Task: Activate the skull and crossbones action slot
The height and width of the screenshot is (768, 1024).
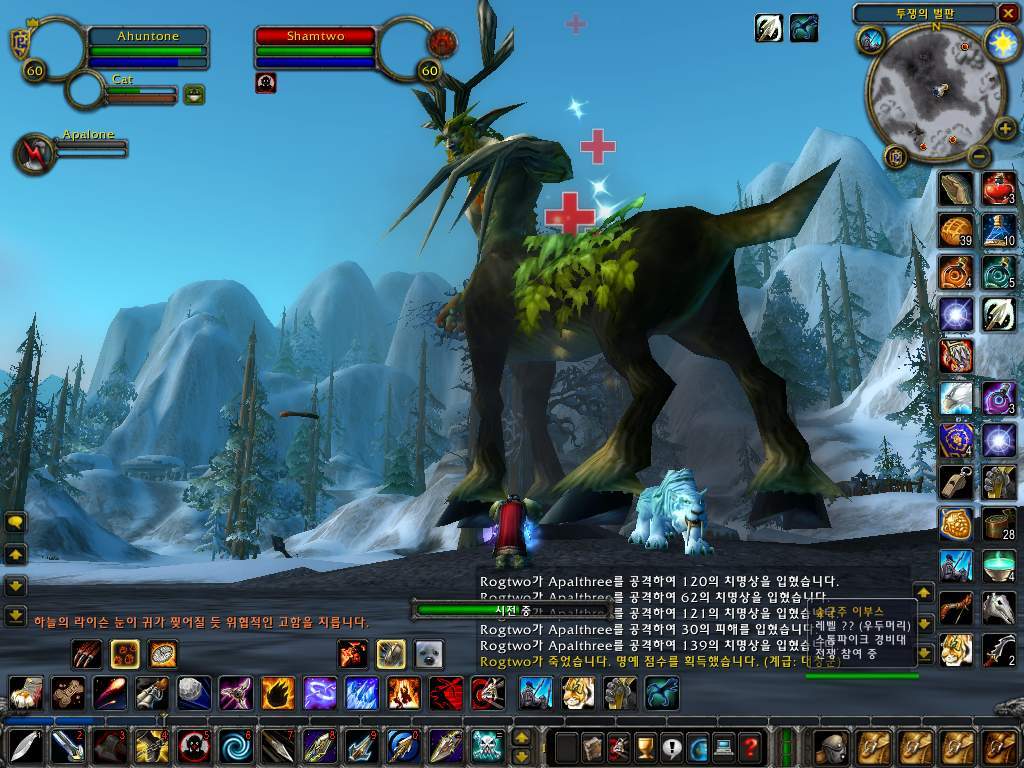Action: click(x=486, y=746)
